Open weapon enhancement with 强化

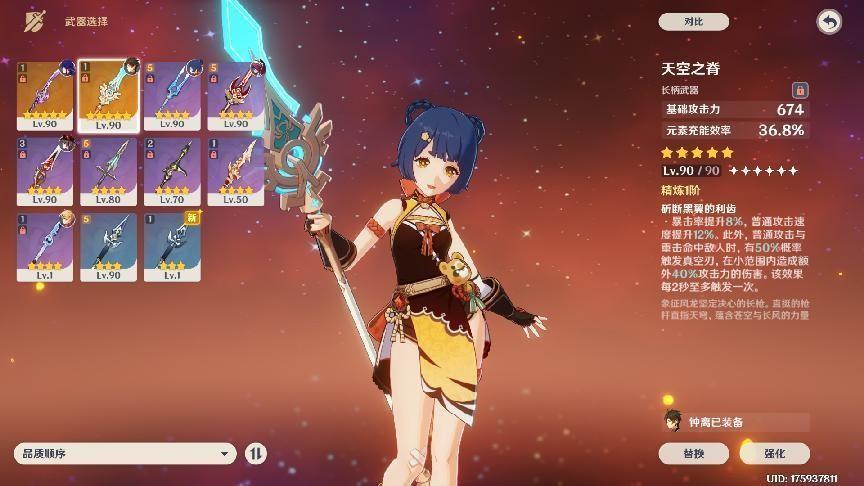coord(774,453)
